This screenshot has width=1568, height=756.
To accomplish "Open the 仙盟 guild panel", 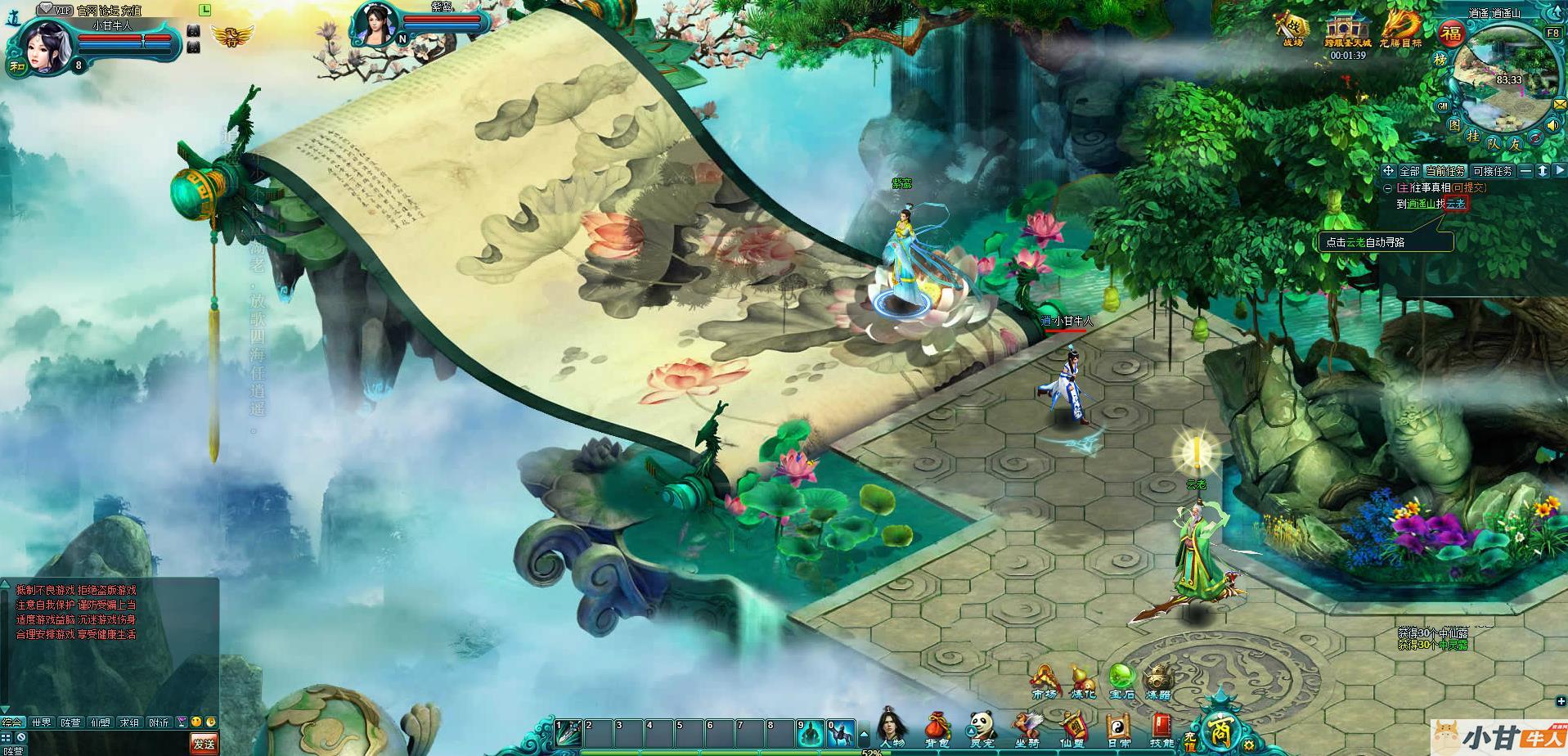I will pyautogui.click(x=1072, y=727).
